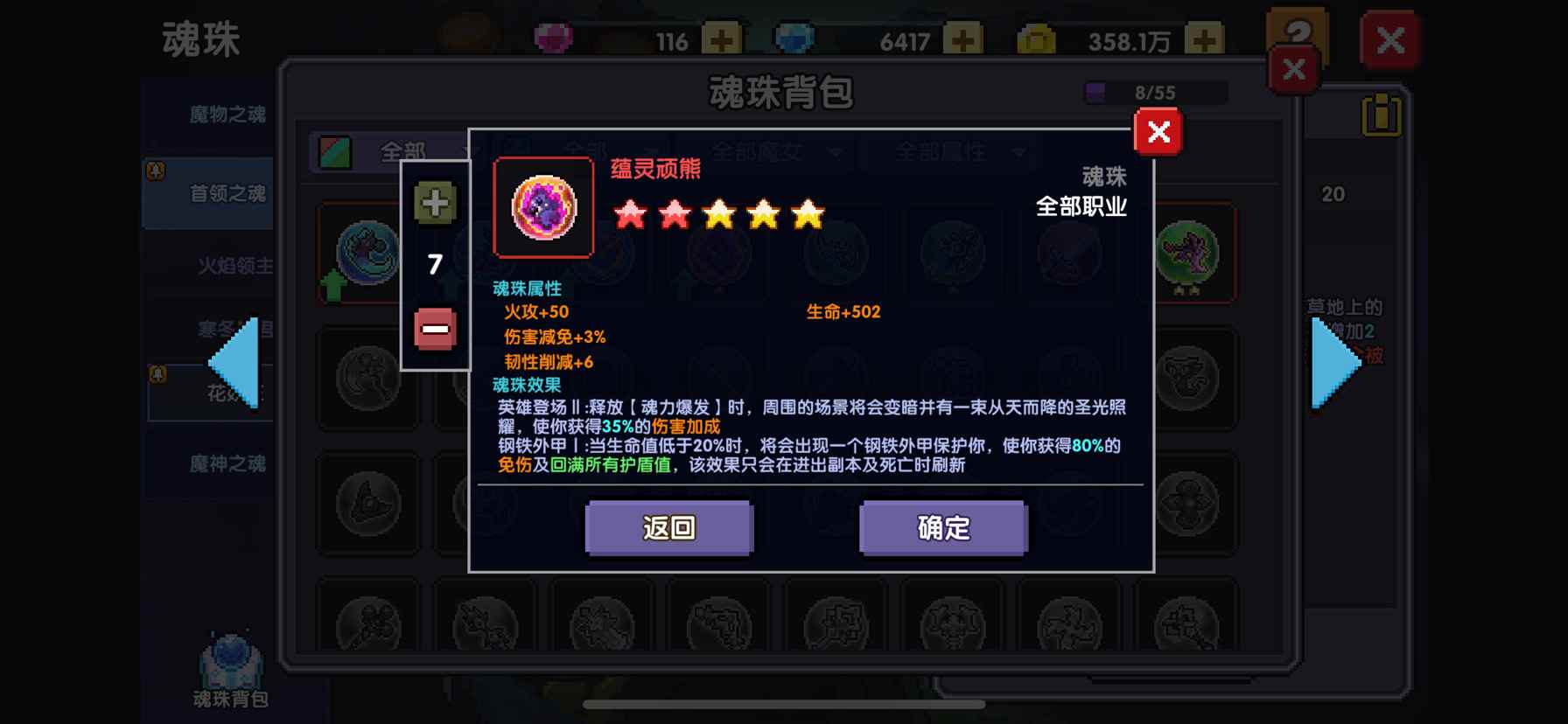Click the gold coin currency icon
The width and height of the screenshot is (1568, 724).
click(1037, 37)
